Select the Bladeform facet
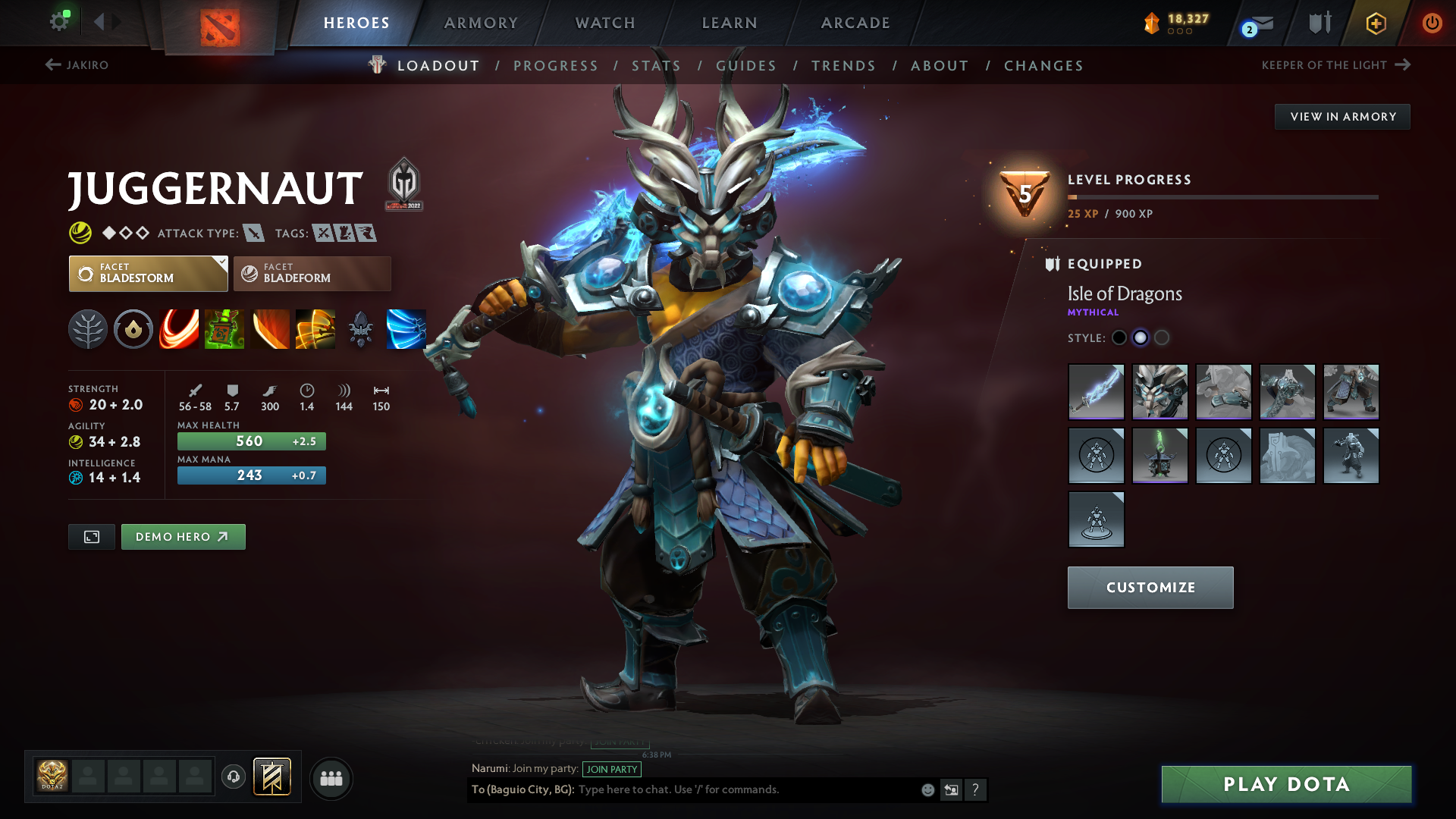1456x819 pixels. click(312, 273)
